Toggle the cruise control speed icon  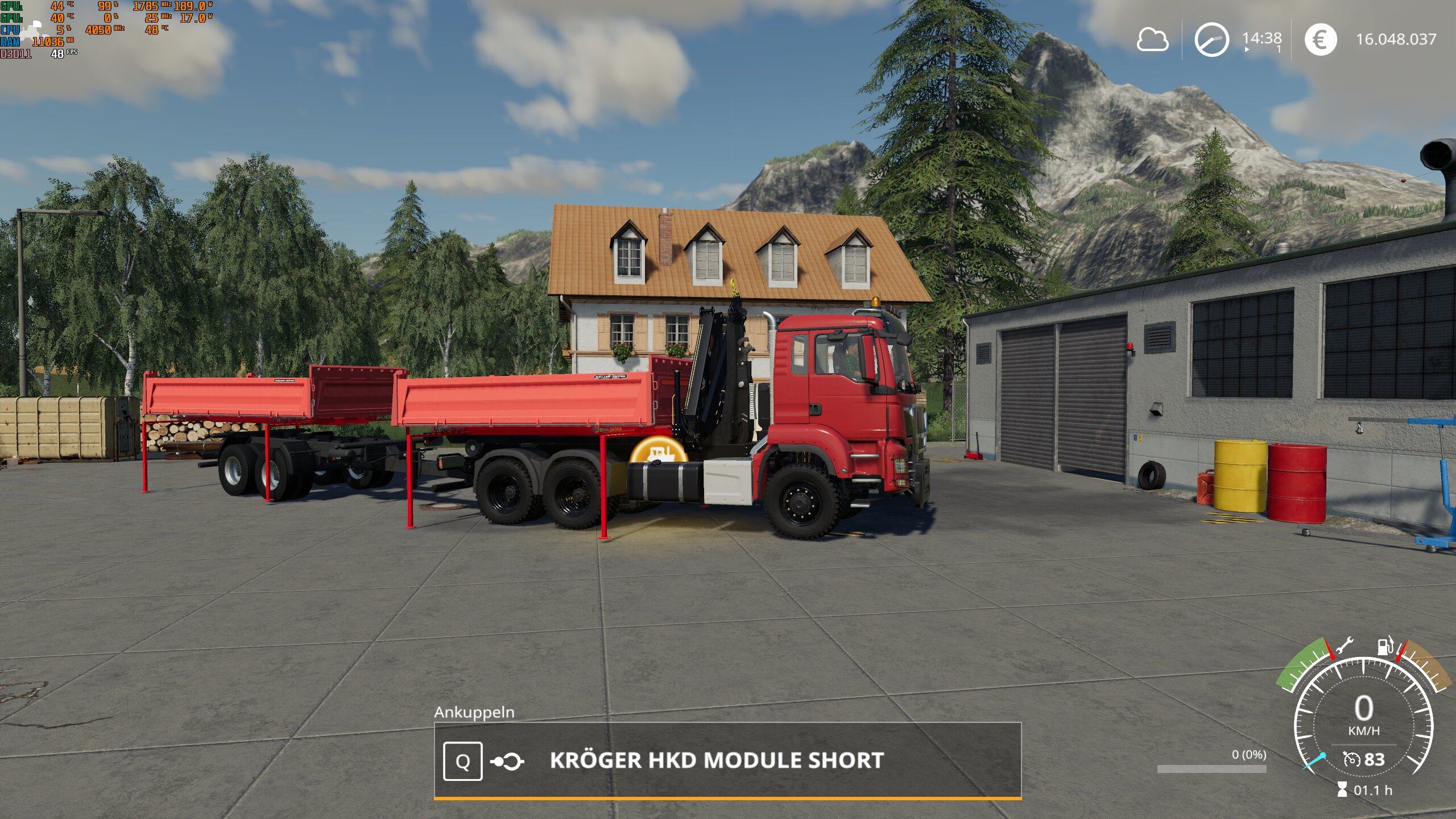pyautogui.click(x=1351, y=759)
